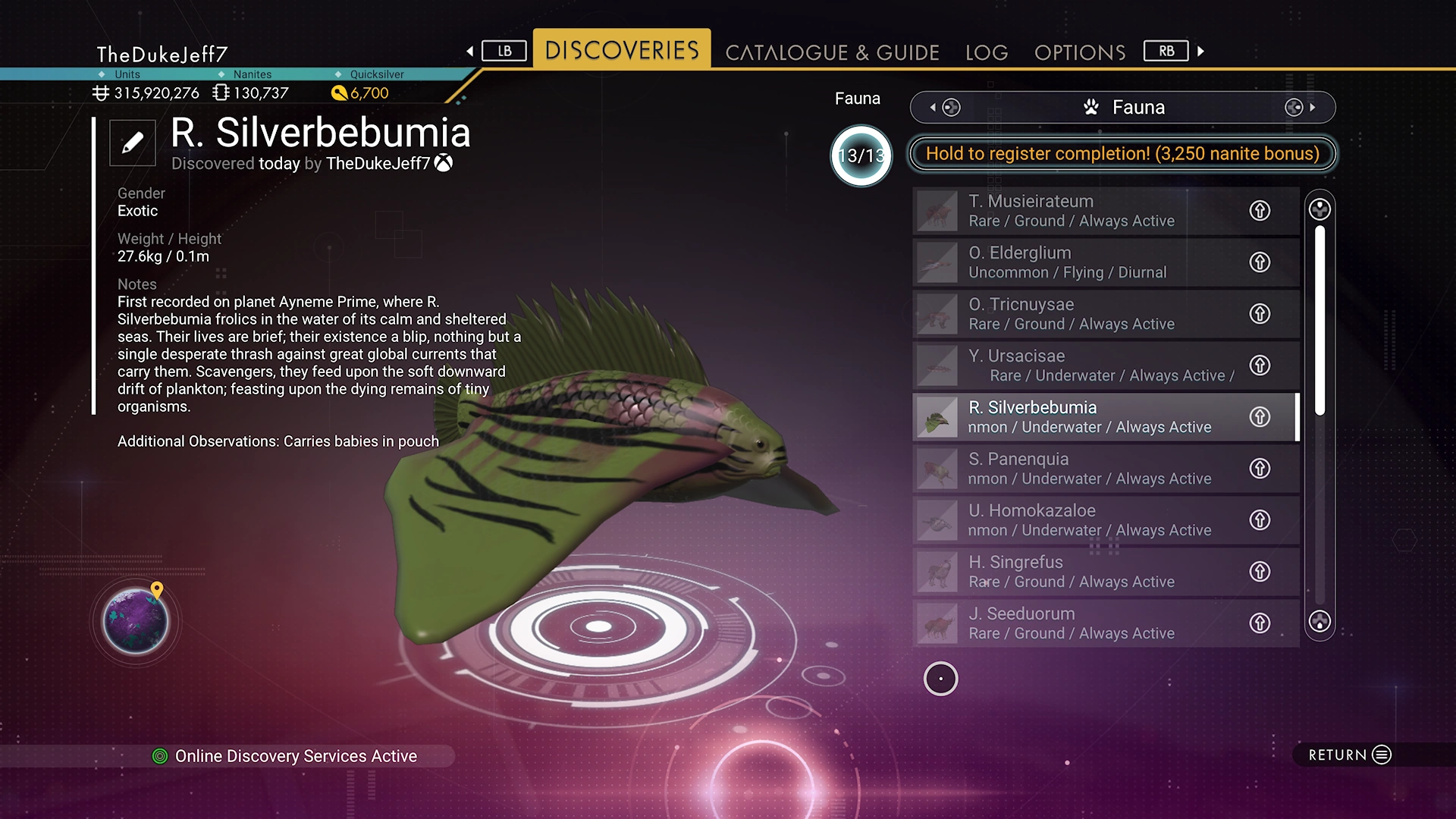1456x819 pixels.
Task: Click the left arrow of the Fauna selector
Action: [x=934, y=108]
